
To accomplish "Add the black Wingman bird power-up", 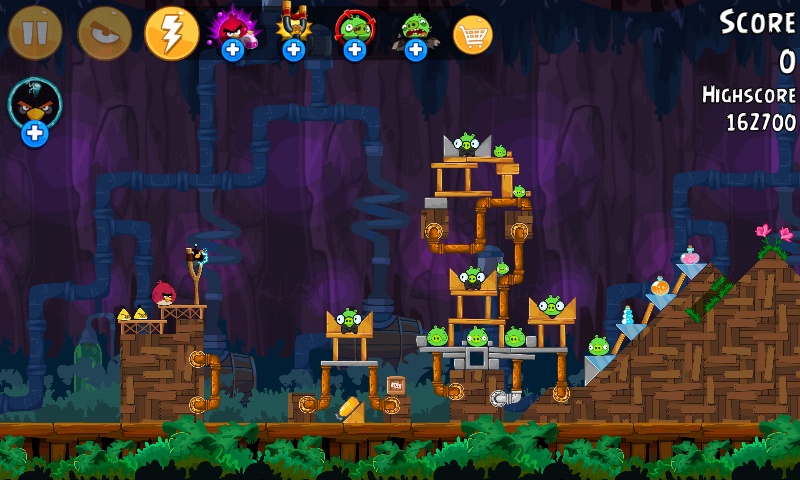I will coord(35,109).
